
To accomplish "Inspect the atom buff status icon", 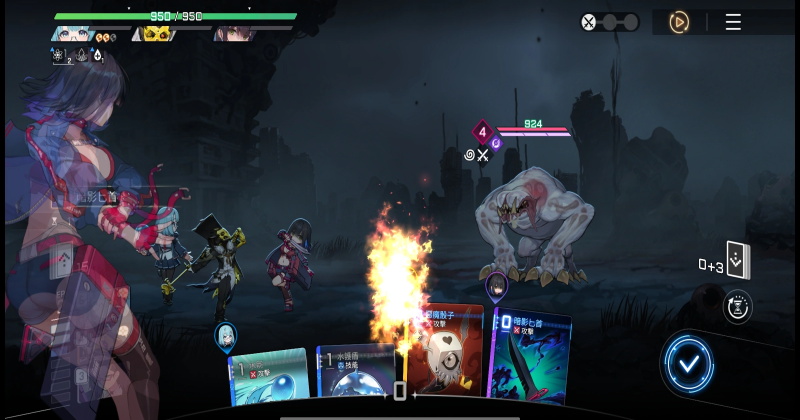I will [x=59, y=56].
